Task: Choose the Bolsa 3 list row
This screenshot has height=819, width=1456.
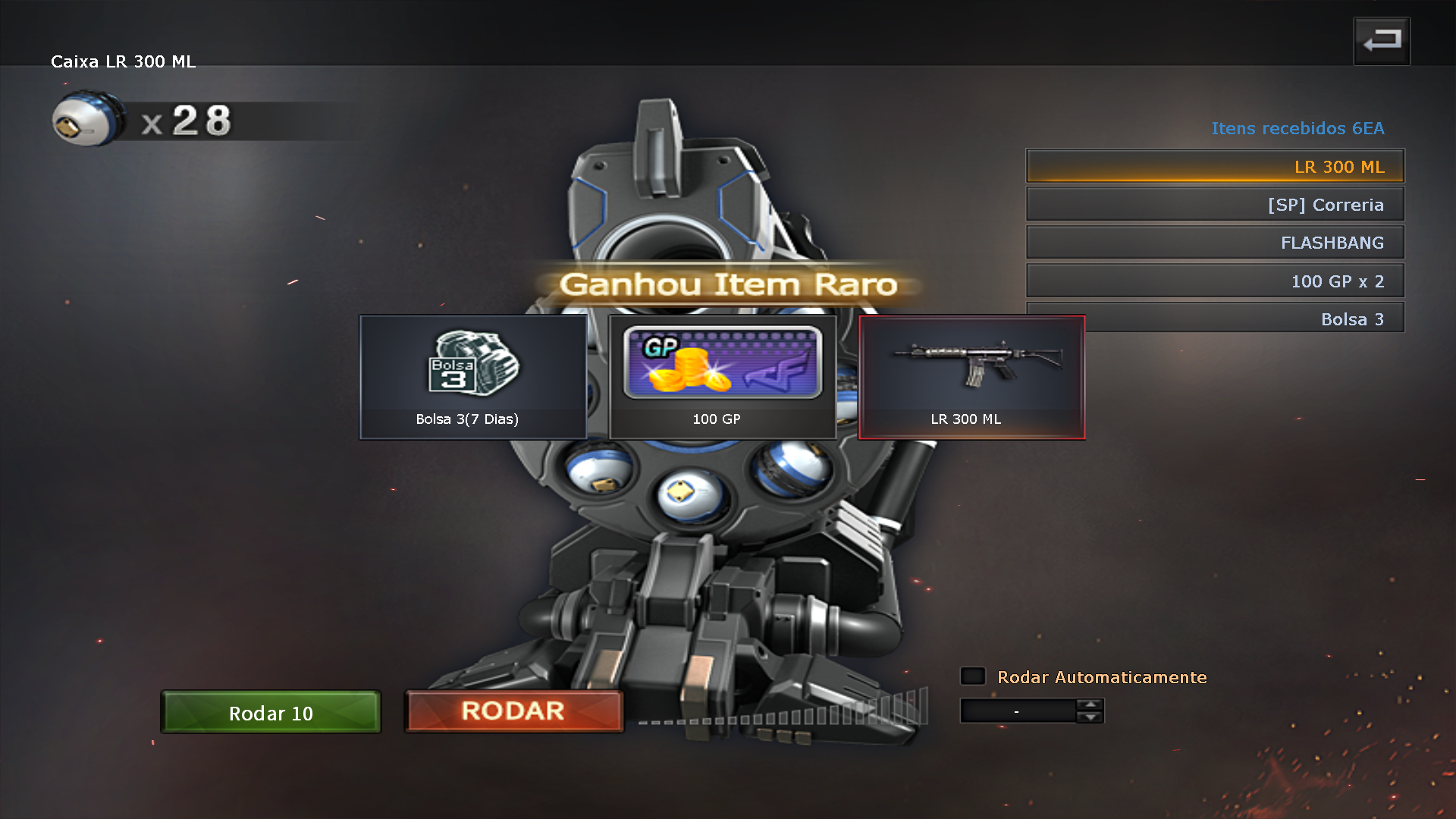Action: tap(1244, 318)
